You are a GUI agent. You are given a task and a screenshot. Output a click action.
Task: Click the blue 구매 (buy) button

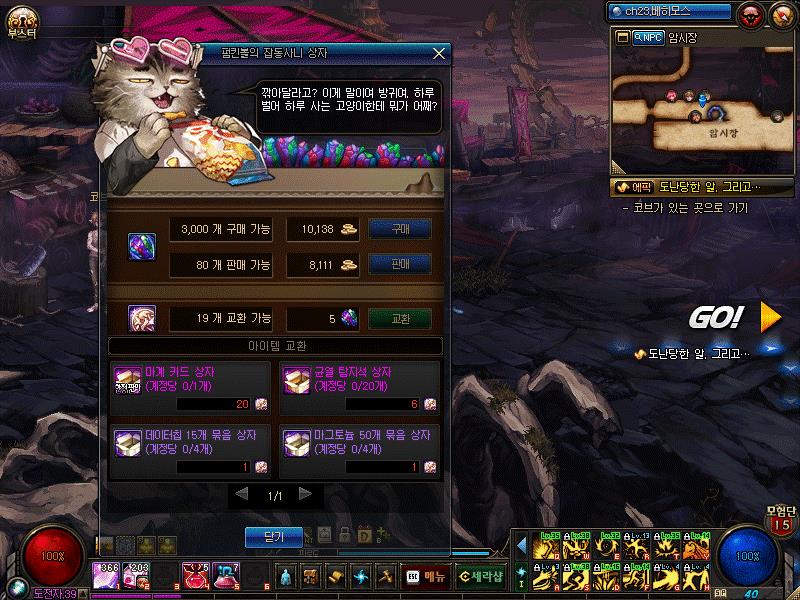(x=400, y=229)
